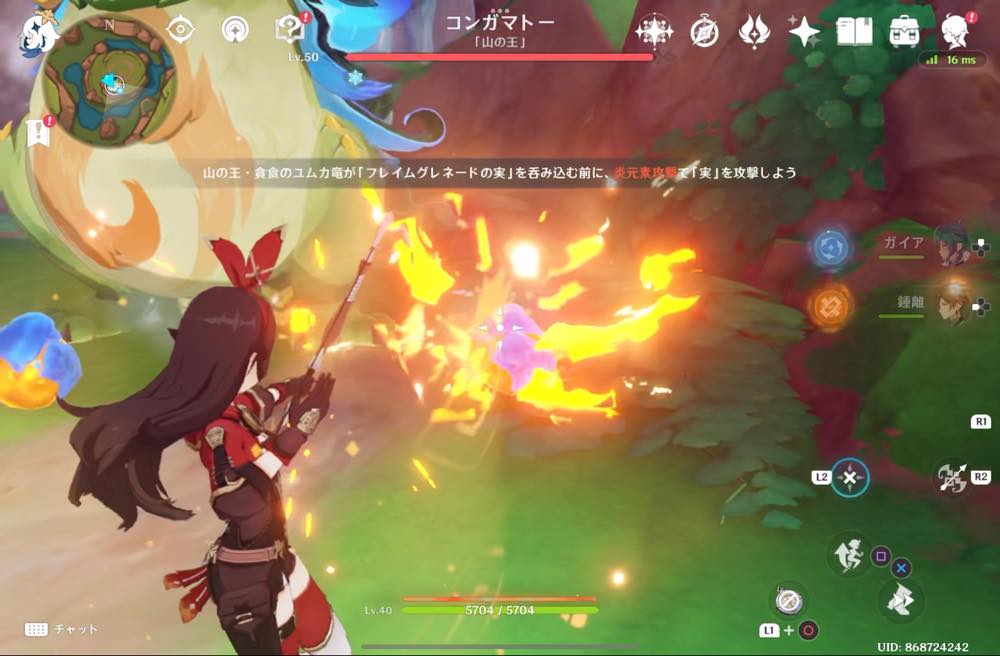Trigger ガイア's blue elemental burst icon
The image size is (1000, 656).
pos(830,248)
